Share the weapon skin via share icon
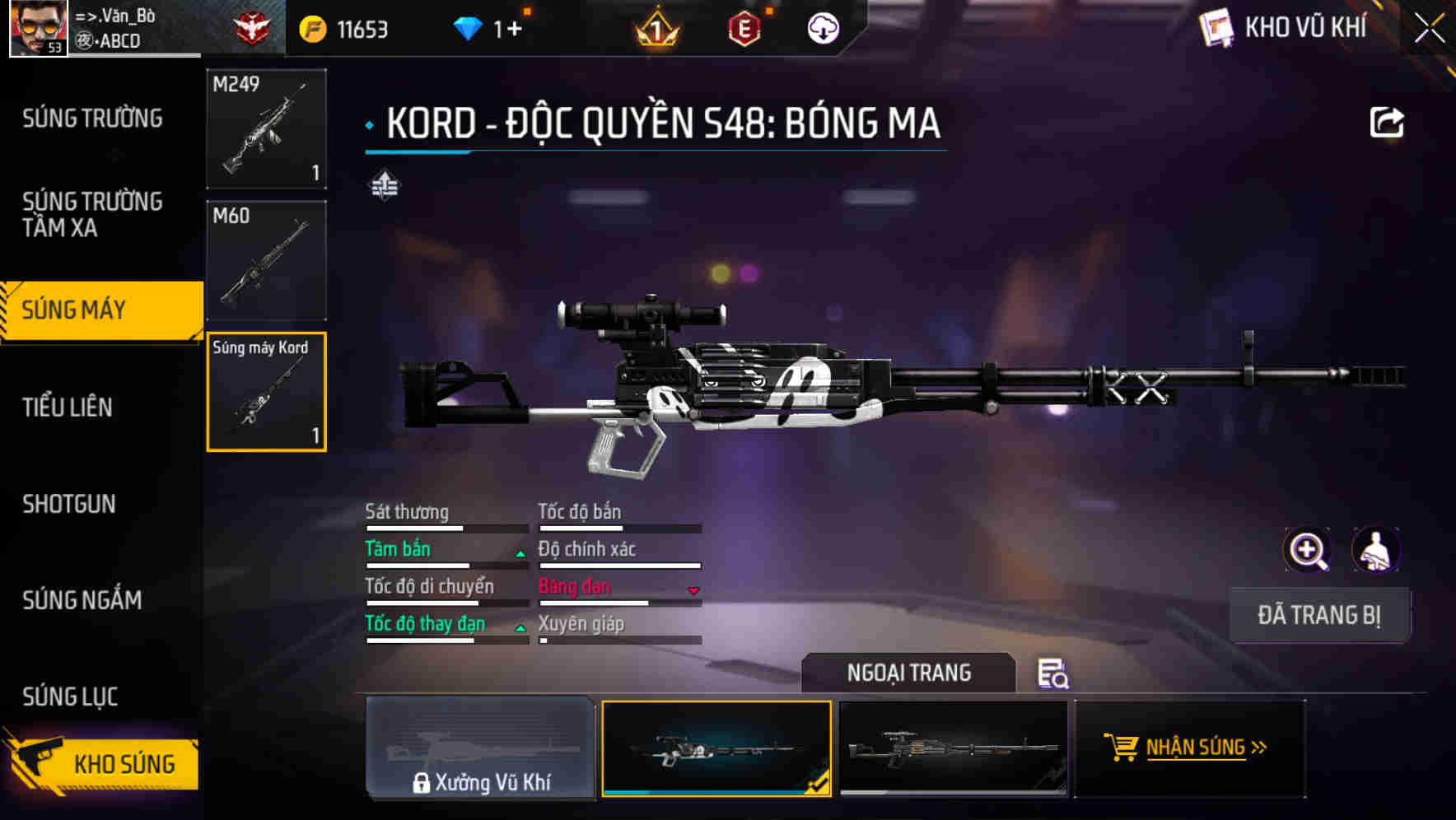This screenshot has width=1456, height=820. pos(1387,123)
